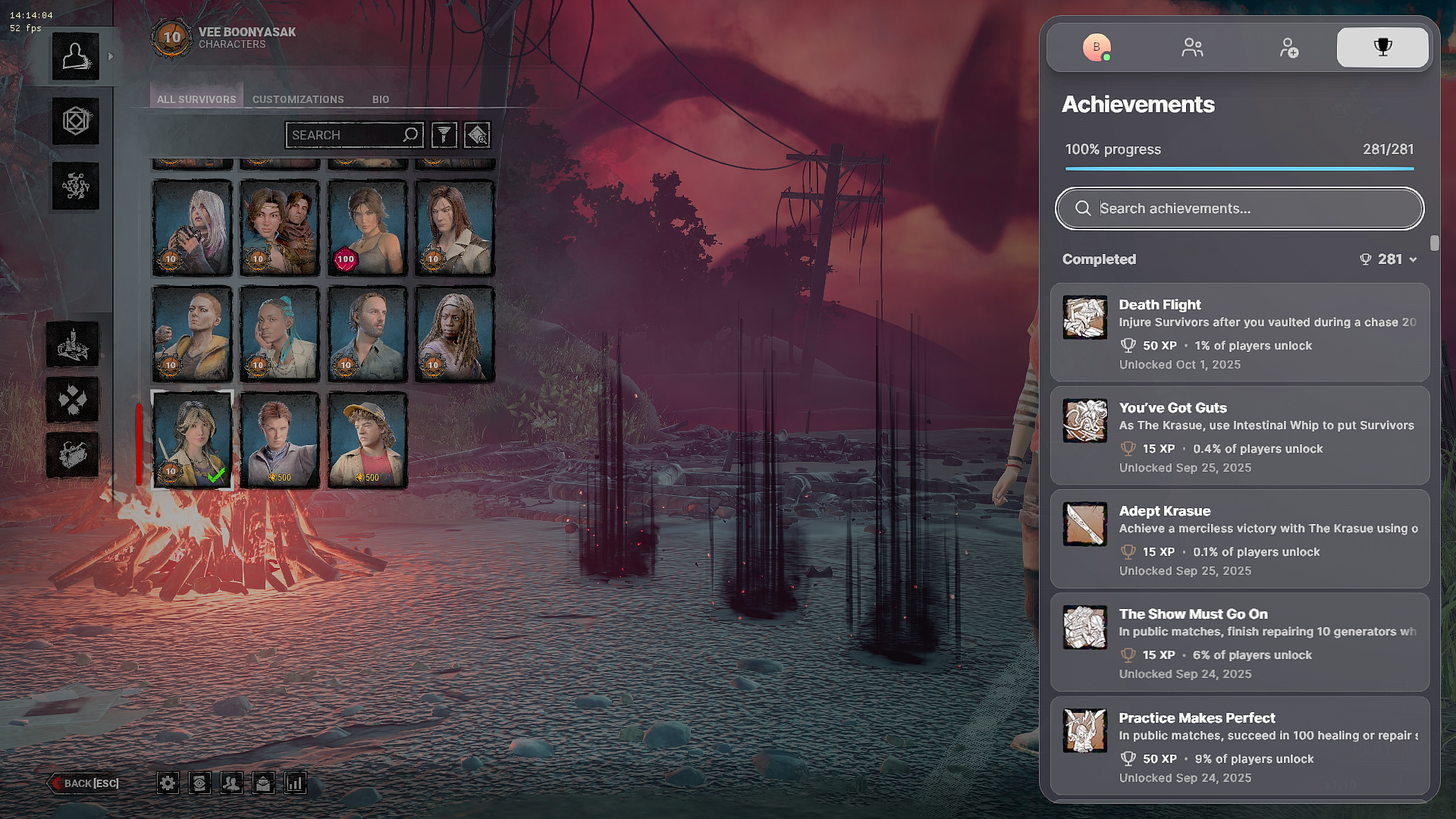The width and height of the screenshot is (1456, 819).
Task: Pick the selected survivor with green checkmark
Action: [192, 440]
